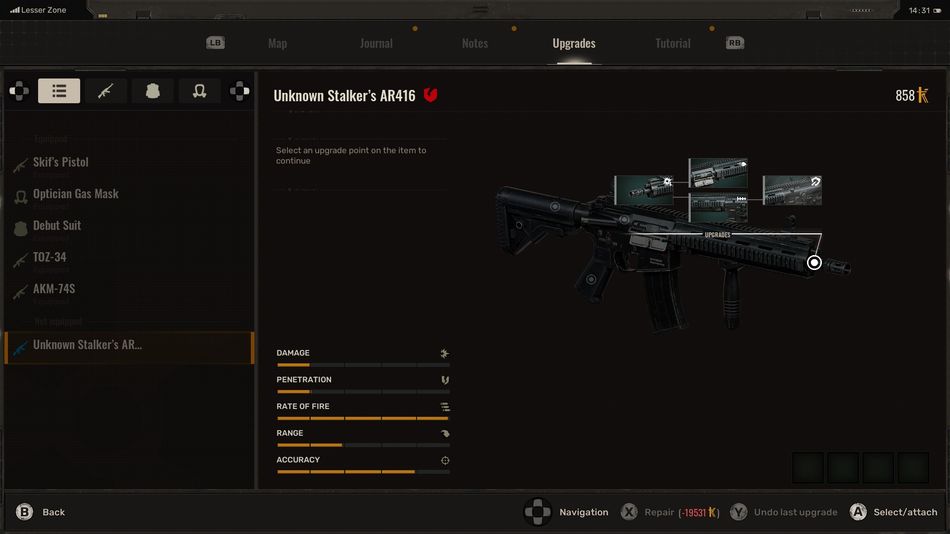Select the pistol grip upgrade point

click(x=591, y=279)
